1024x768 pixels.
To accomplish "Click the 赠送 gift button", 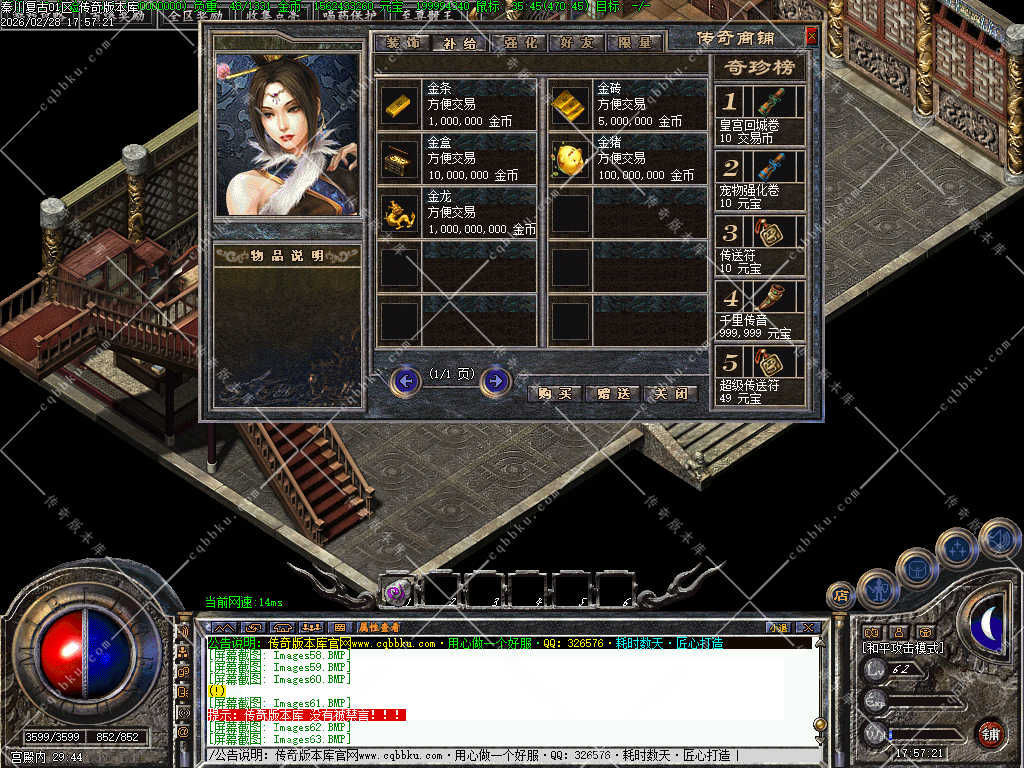I will click(x=612, y=393).
